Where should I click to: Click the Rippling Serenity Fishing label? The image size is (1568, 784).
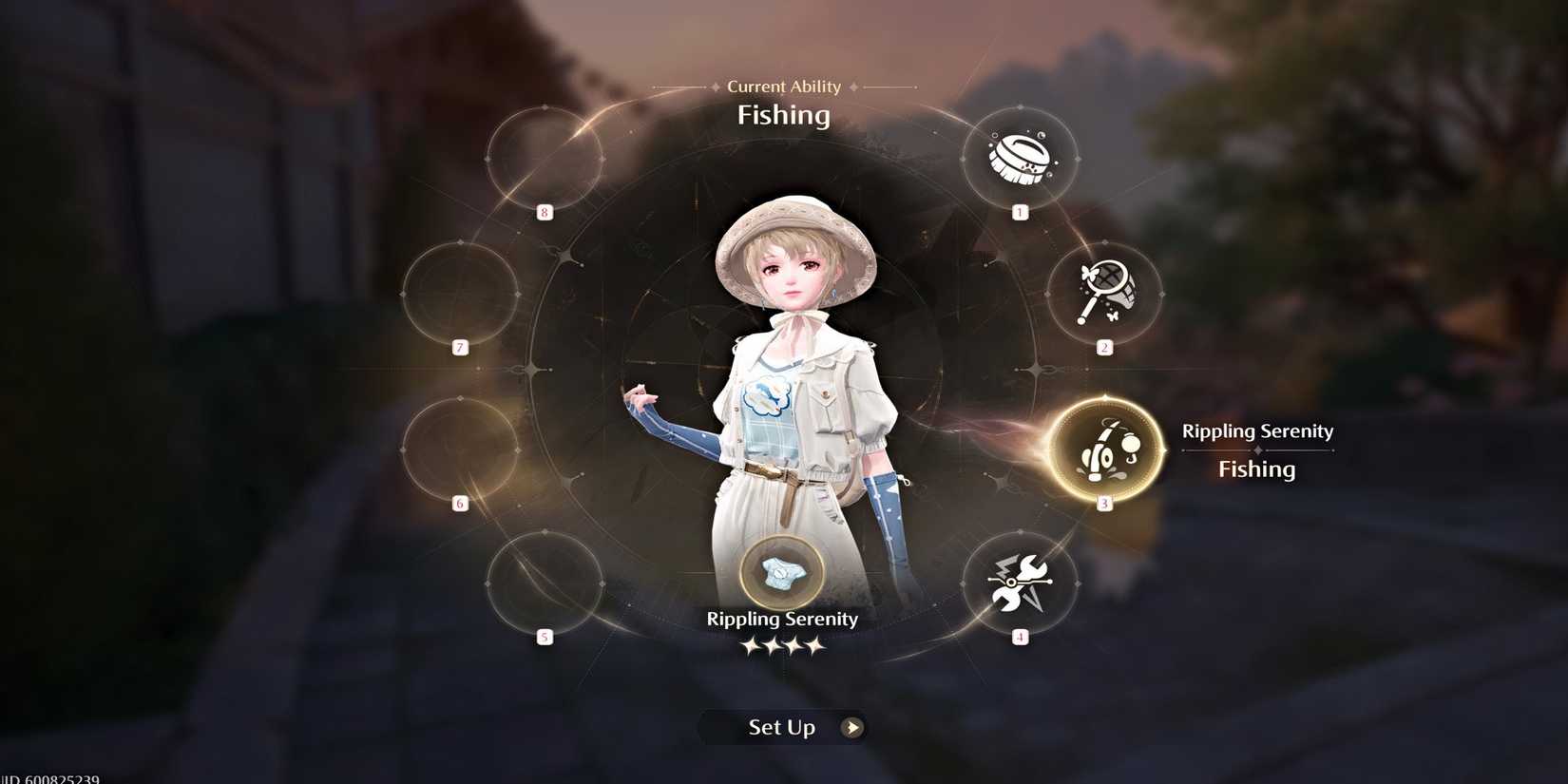1256,449
